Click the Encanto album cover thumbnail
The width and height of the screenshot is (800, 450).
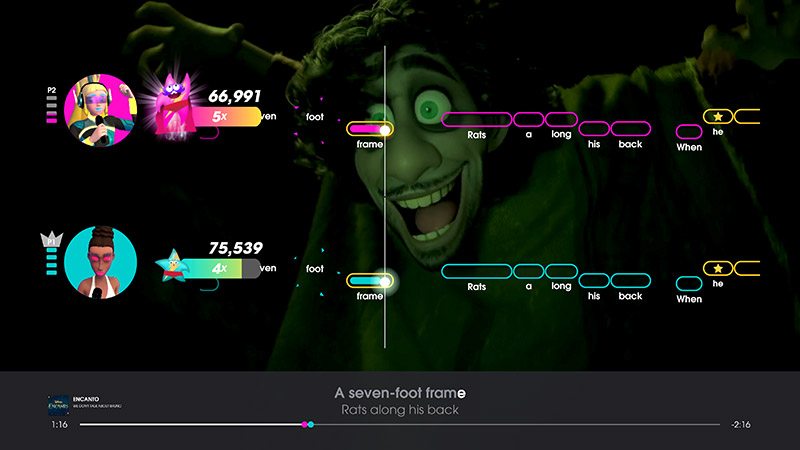(59, 405)
